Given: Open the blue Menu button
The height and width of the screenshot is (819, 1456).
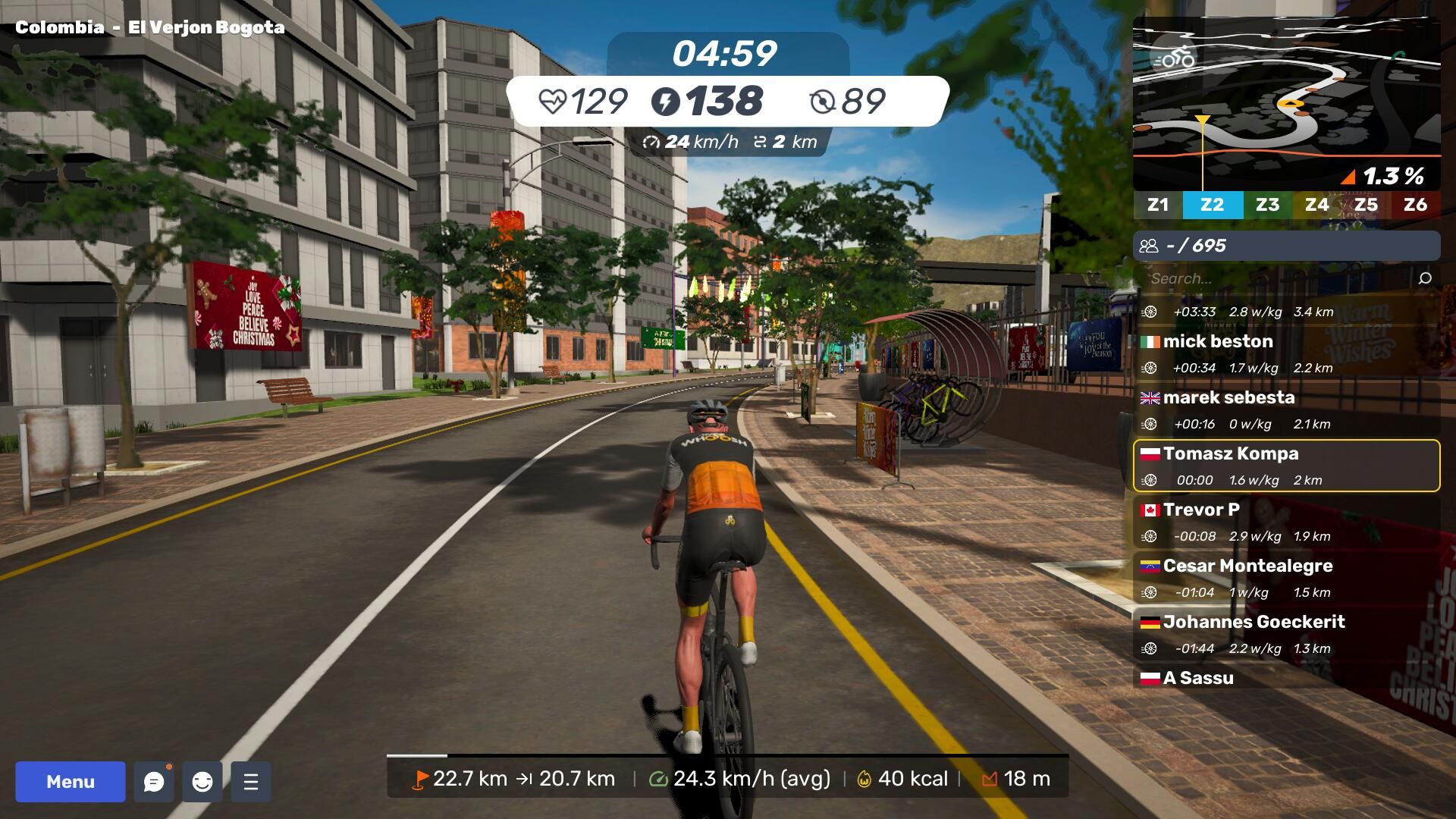Looking at the screenshot, I should click(x=71, y=782).
